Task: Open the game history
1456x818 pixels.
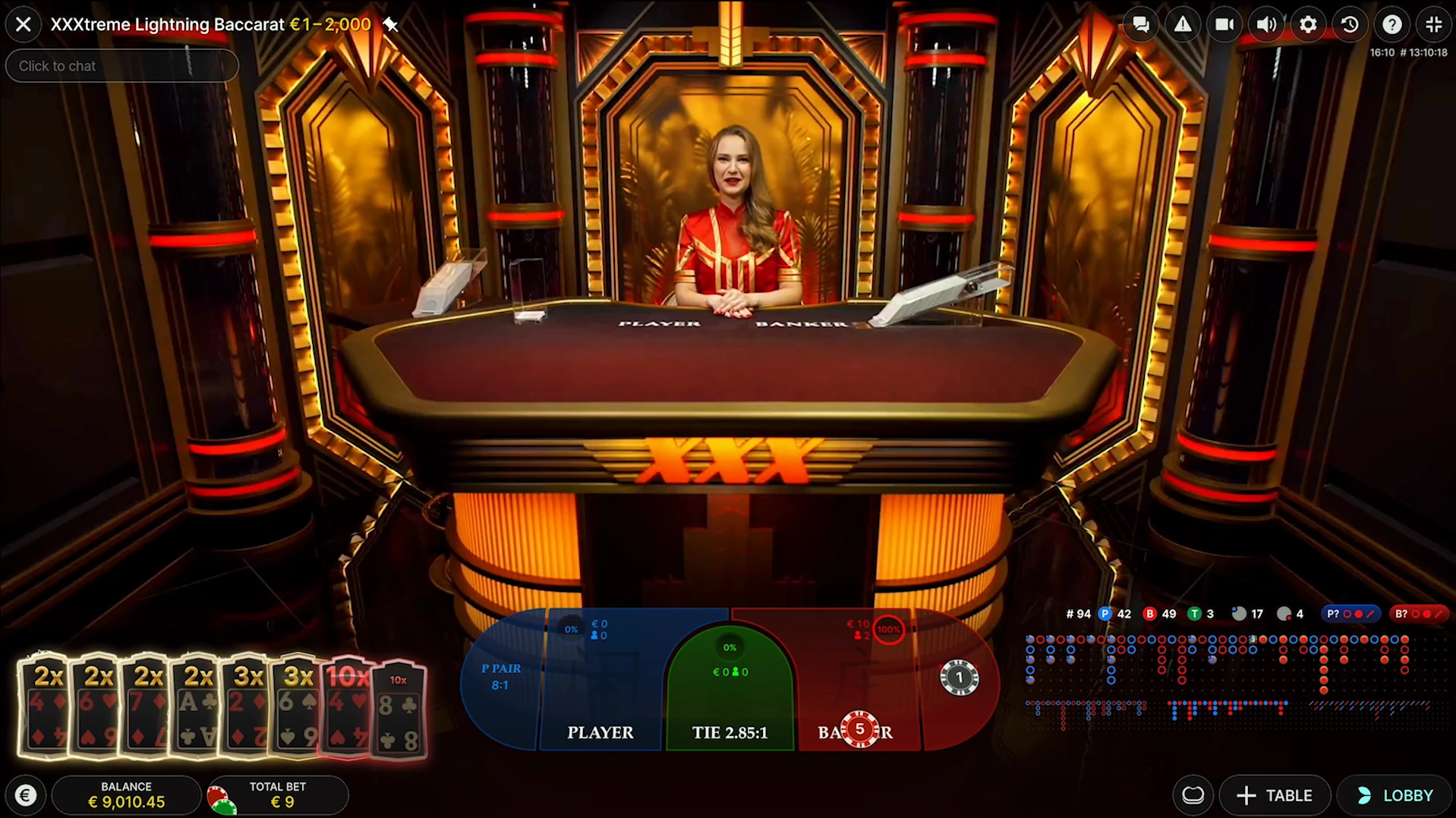Action: click(1350, 24)
